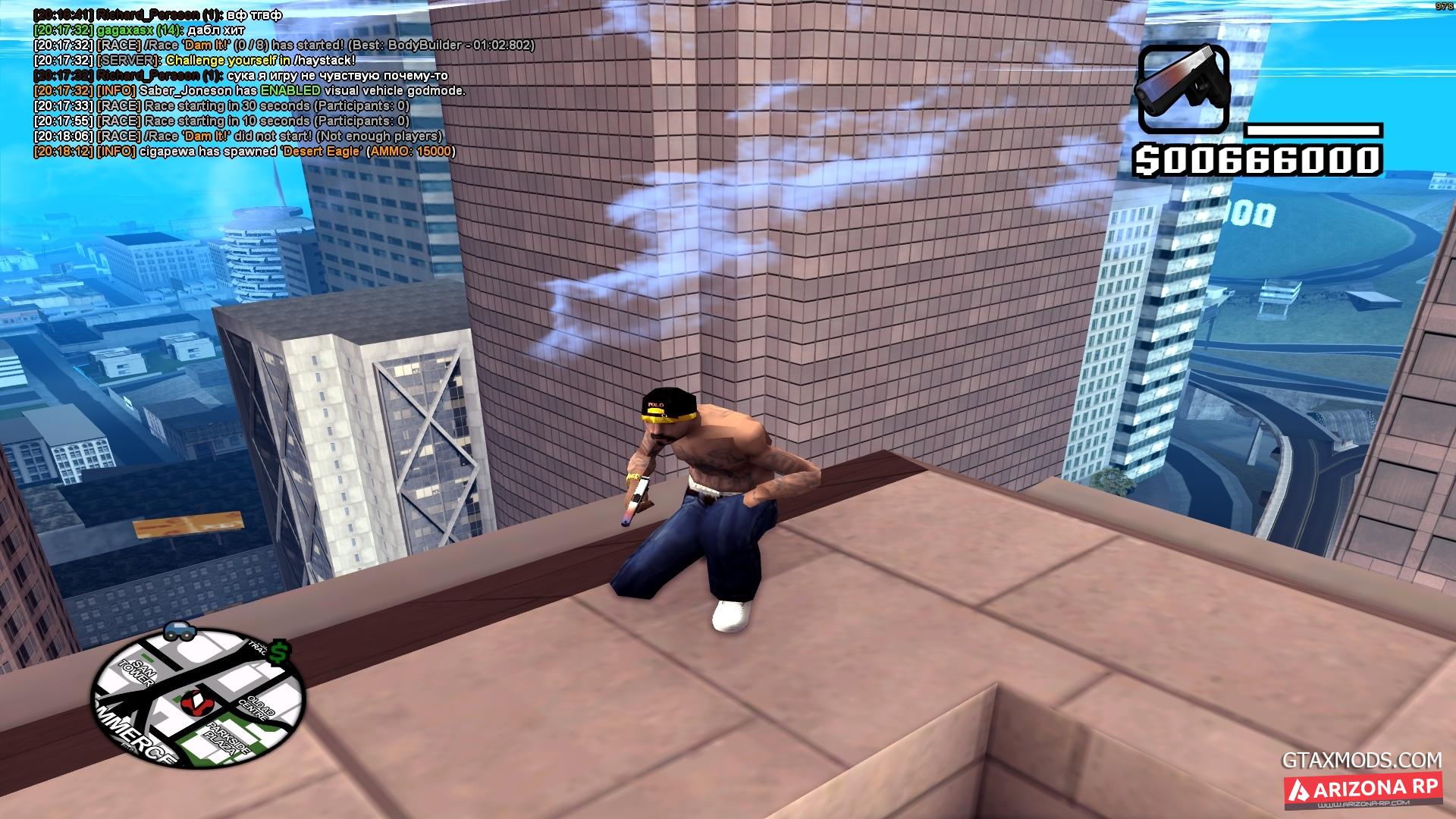1456x819 pixels.
Task: Click the chat line about the Desert Eagle
Action: click(244, 152)
